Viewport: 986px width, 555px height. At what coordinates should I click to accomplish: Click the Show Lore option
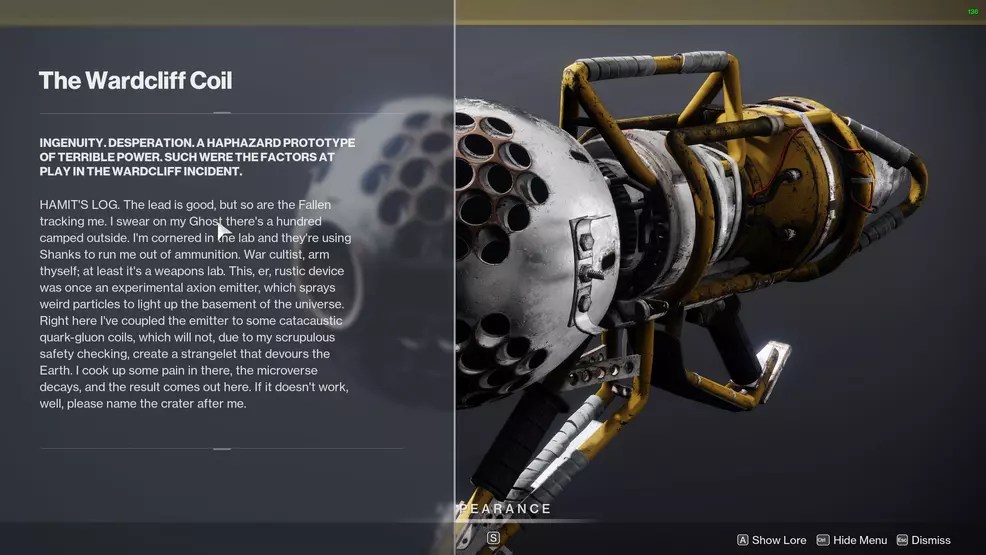tap(772, 540)
